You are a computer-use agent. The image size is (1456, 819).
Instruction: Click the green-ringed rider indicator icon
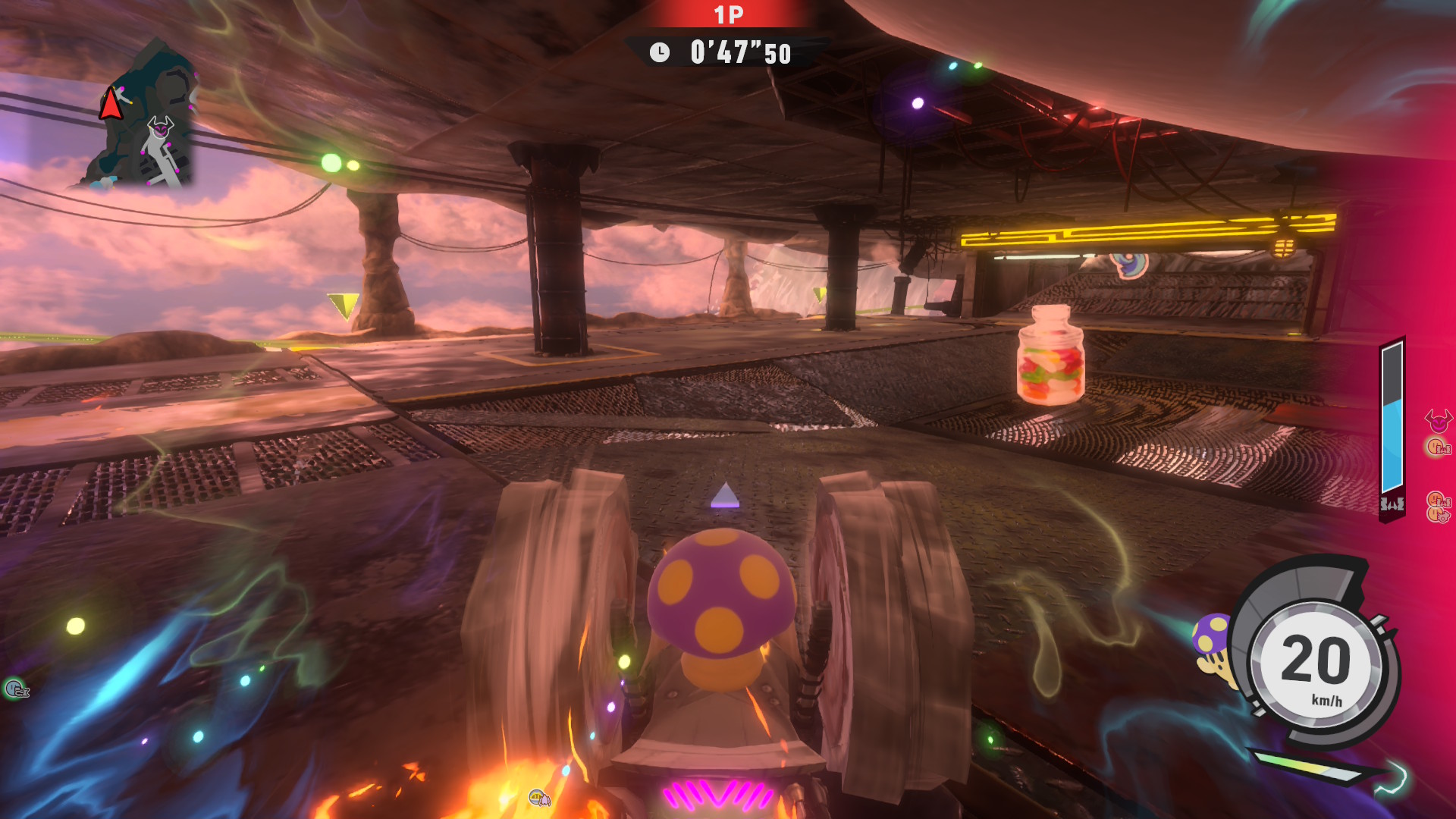coord(15,689)
